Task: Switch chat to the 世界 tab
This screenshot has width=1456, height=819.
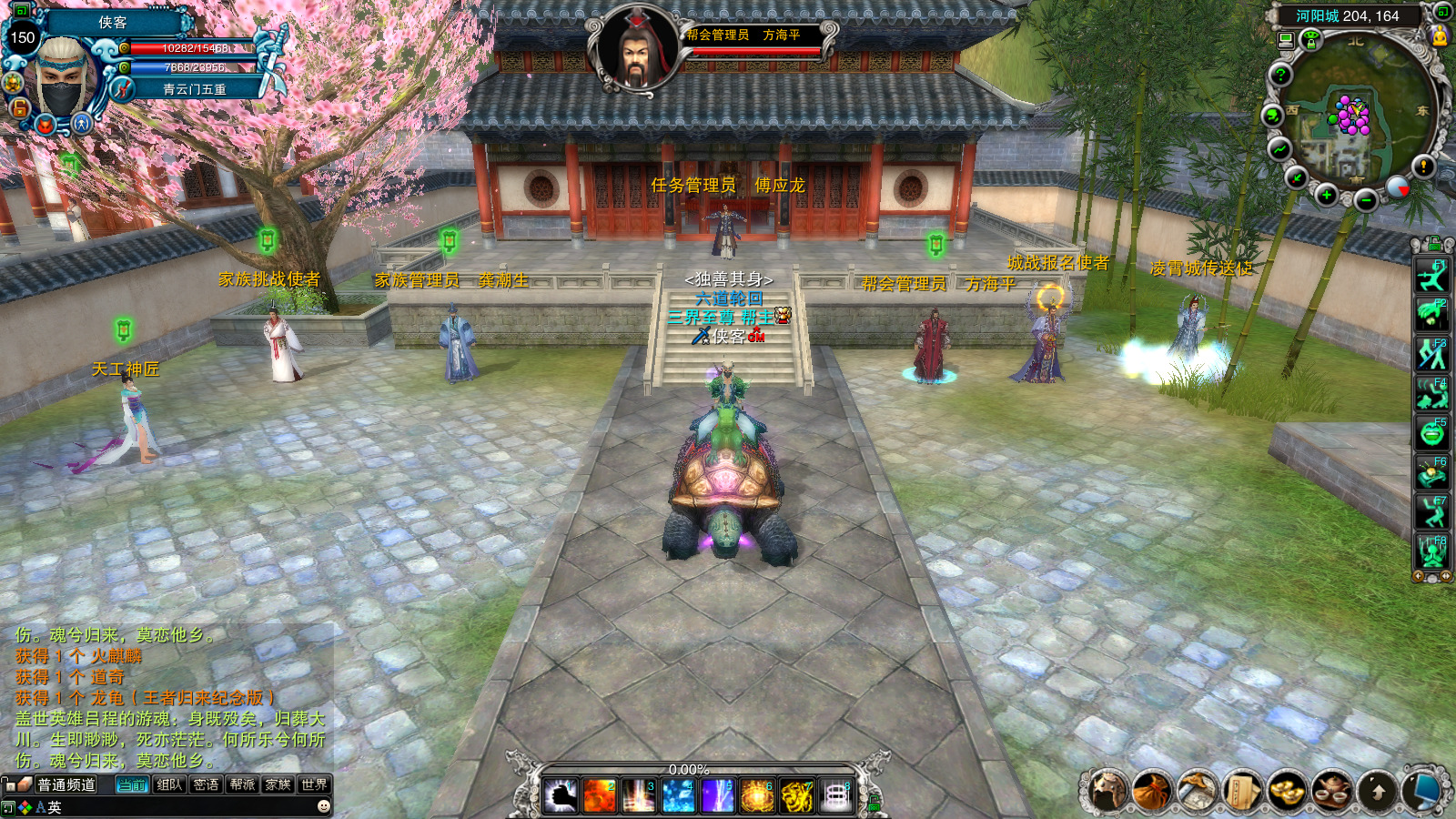Action: pos(314,784)
